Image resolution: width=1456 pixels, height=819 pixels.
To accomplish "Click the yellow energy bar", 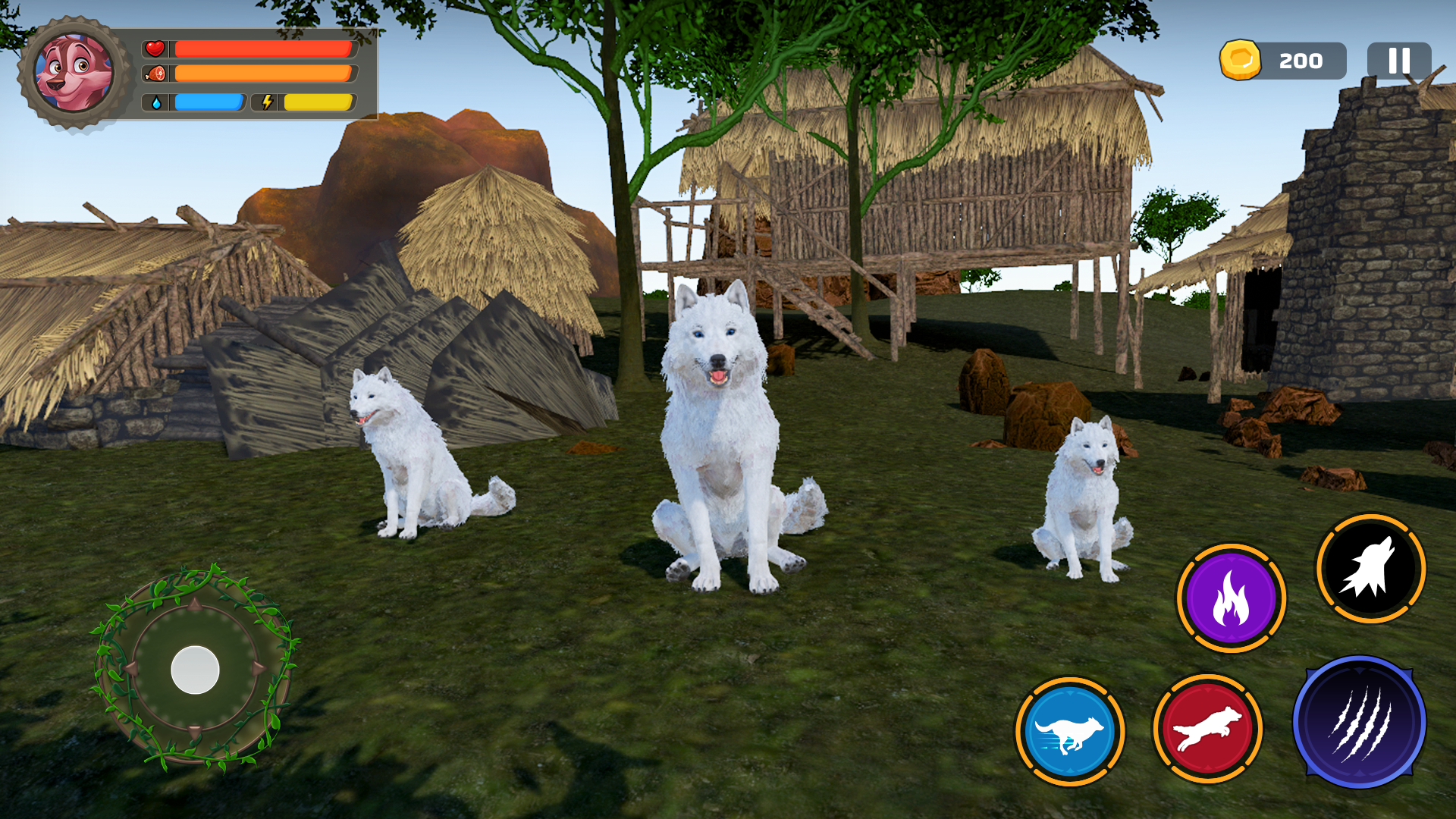I will pos(318,101).
